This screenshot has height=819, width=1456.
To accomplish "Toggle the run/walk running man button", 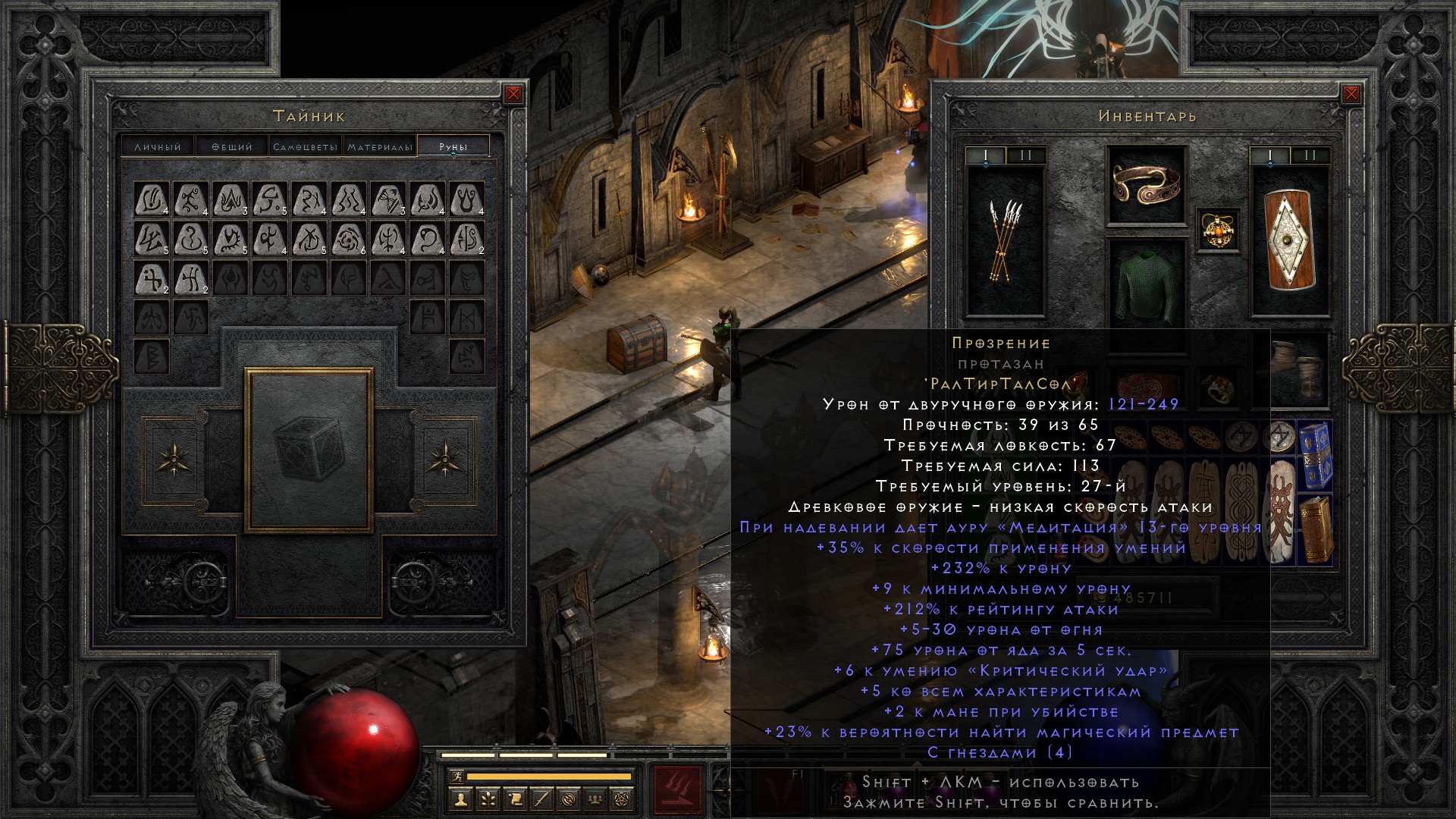I will pyautogui.click(x=456, y=777).
